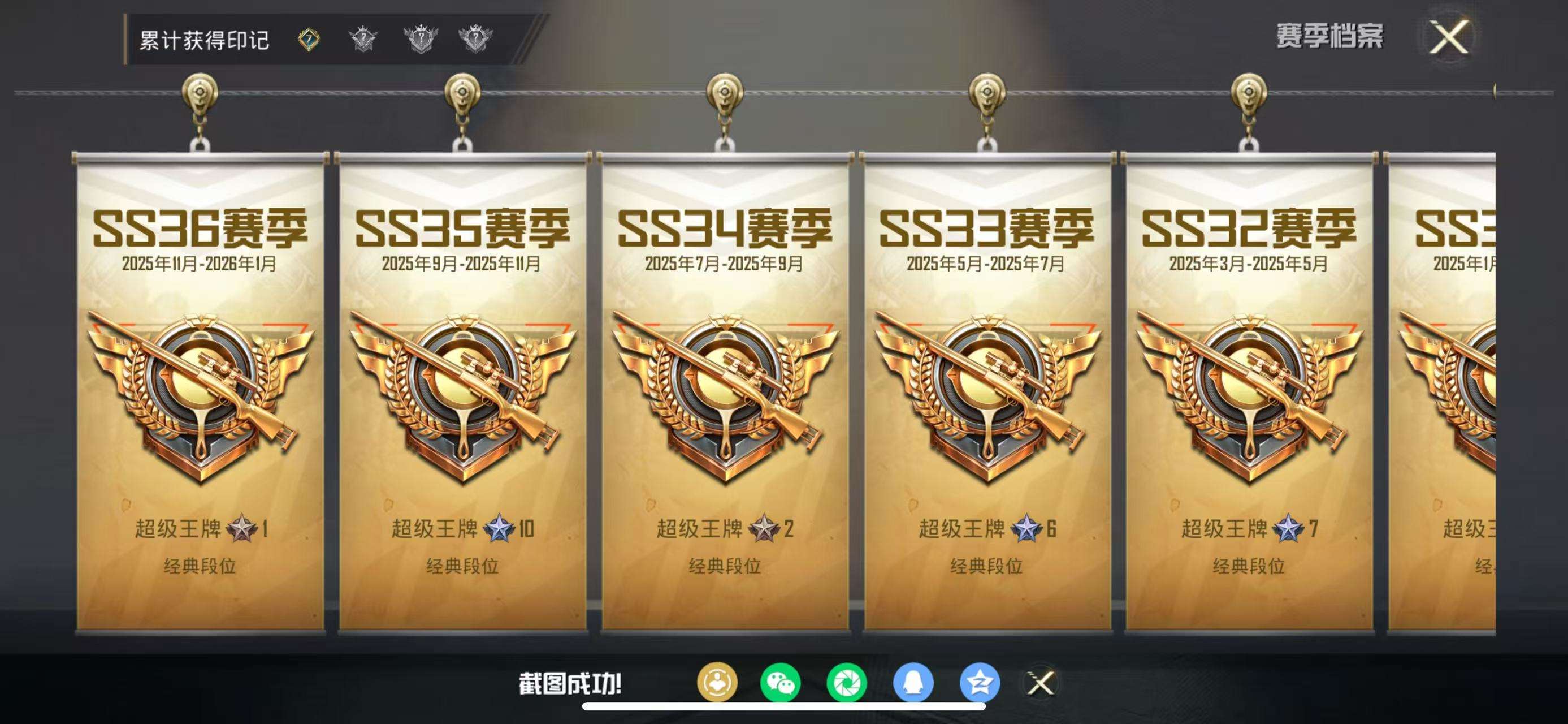View the first silver question-mark badge

click(362, 38)
